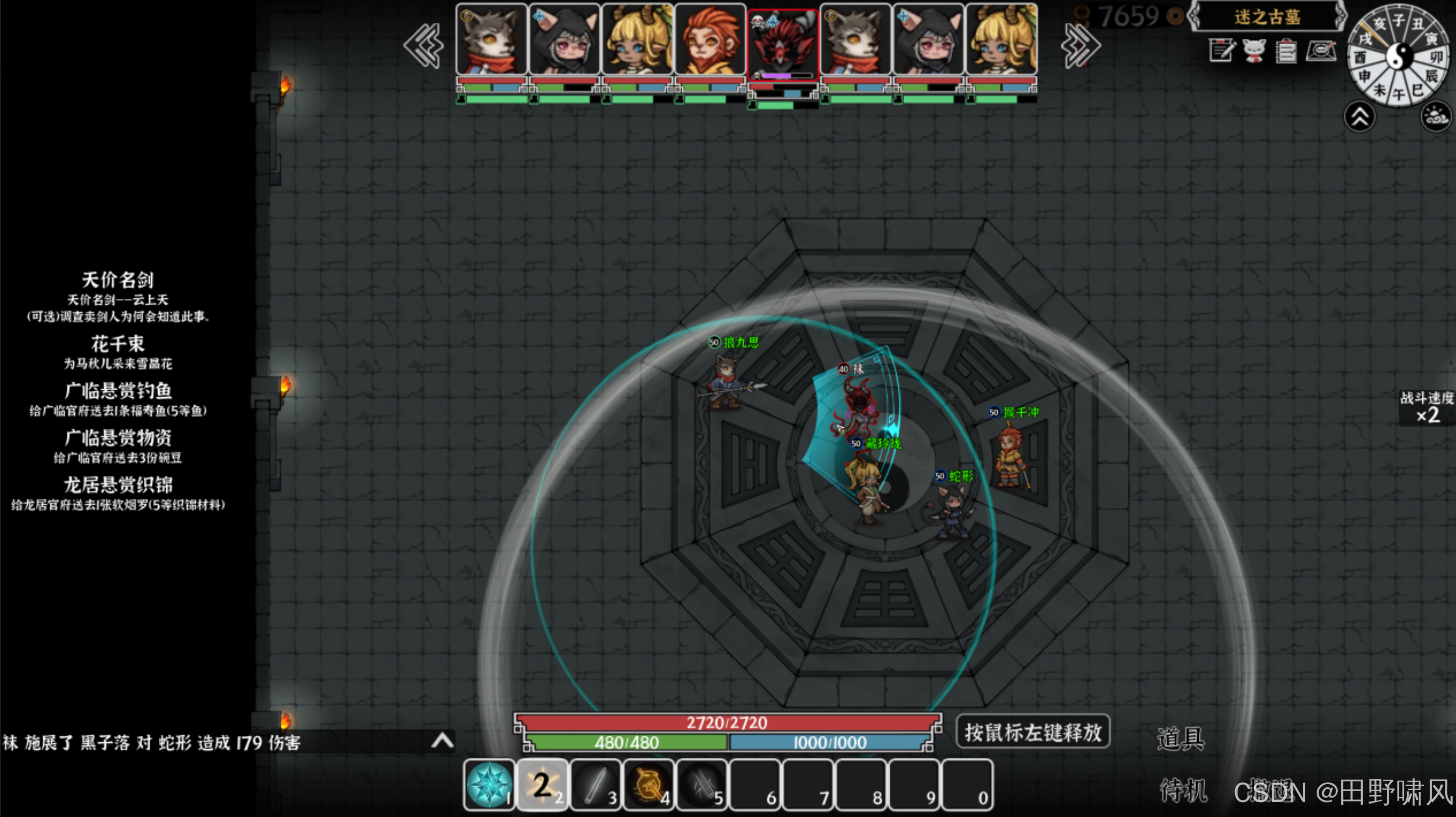Activate the cyan star skill in slot 1

489,785
